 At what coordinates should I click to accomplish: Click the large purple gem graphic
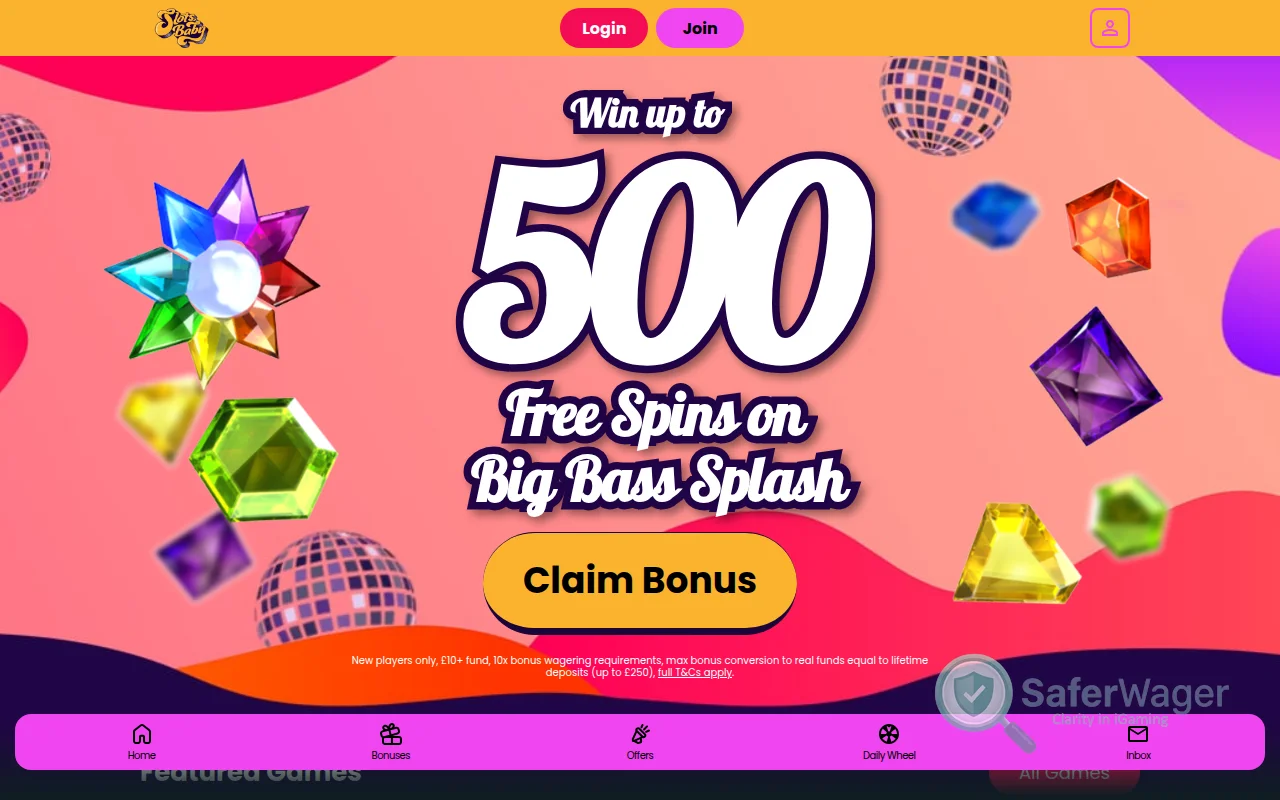pyautogui.click(x=1093, y=378)
